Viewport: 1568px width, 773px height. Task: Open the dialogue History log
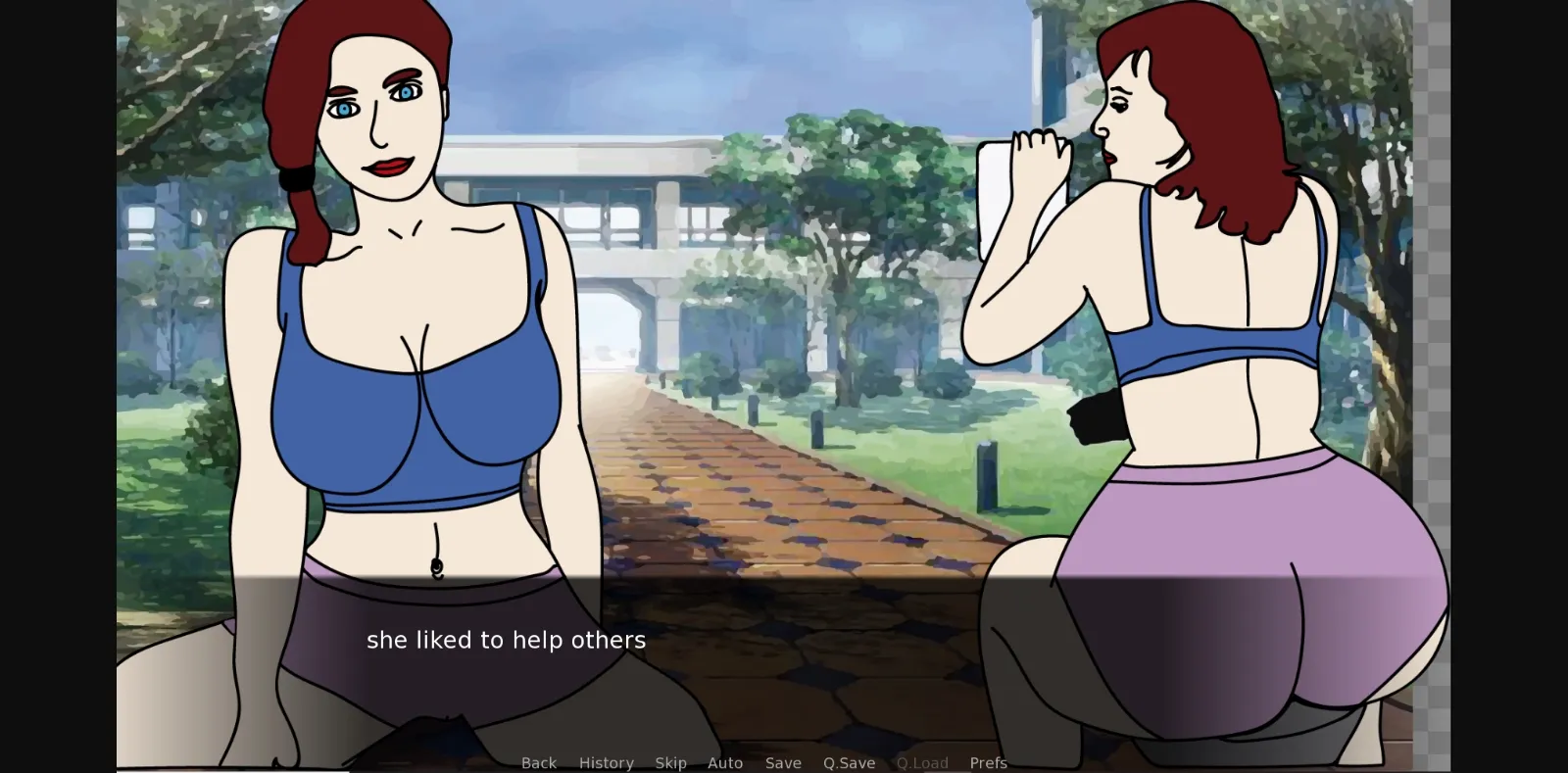click(x=606, y=762)
